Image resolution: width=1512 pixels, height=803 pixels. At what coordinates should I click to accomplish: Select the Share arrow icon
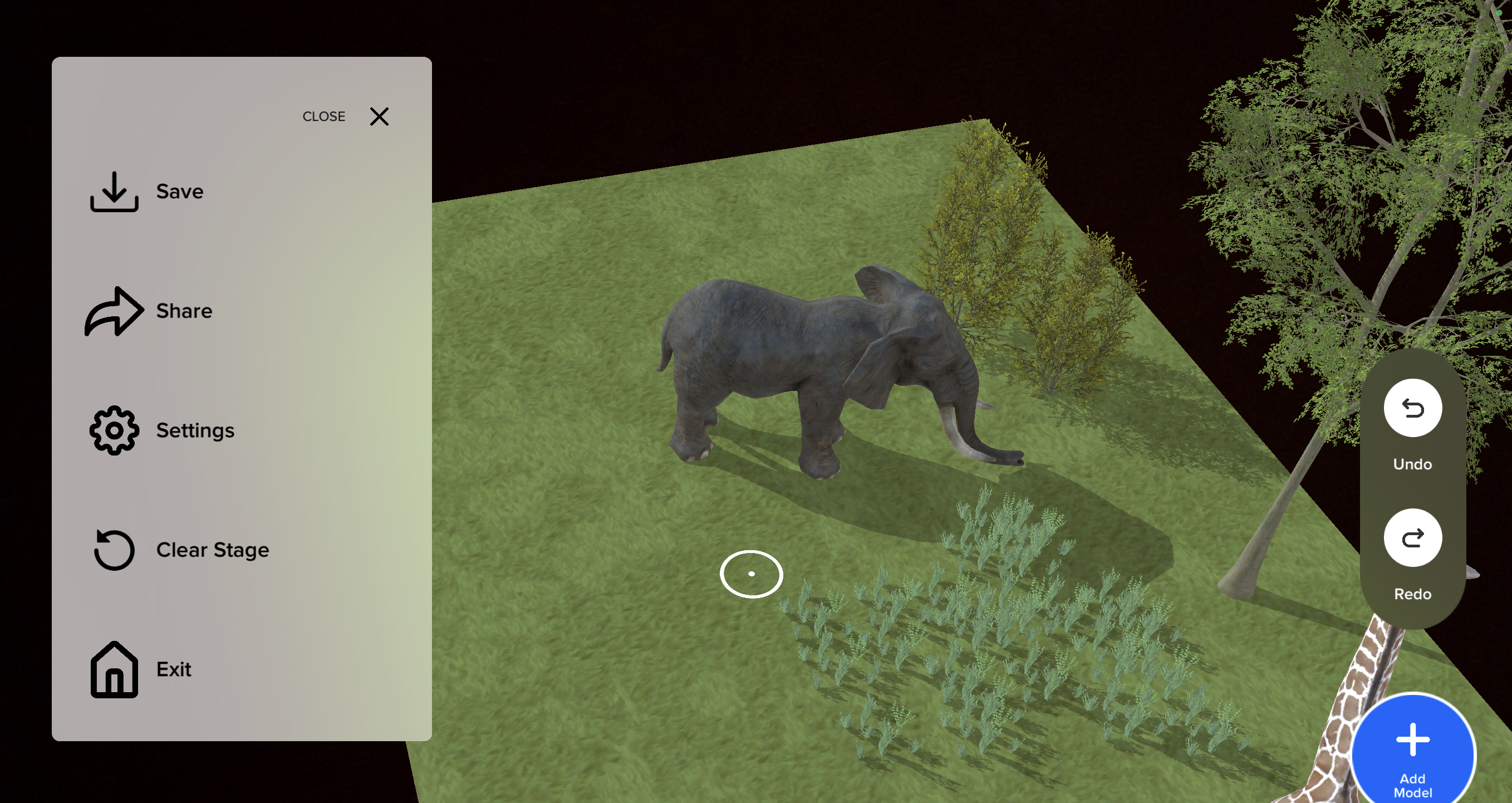point(114,311)
